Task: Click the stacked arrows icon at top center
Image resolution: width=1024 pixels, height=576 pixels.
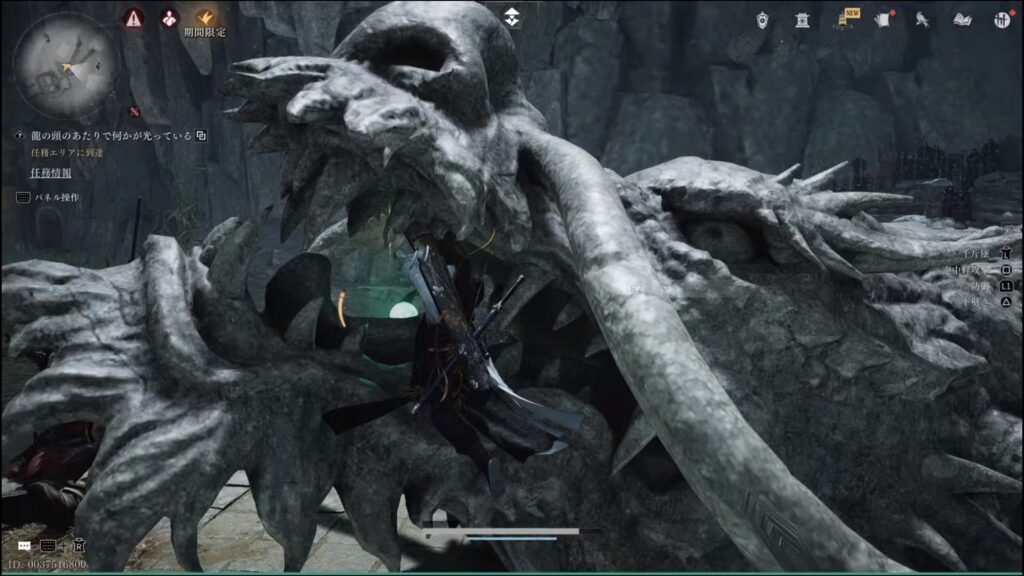Action: click(x=511, y=17)
